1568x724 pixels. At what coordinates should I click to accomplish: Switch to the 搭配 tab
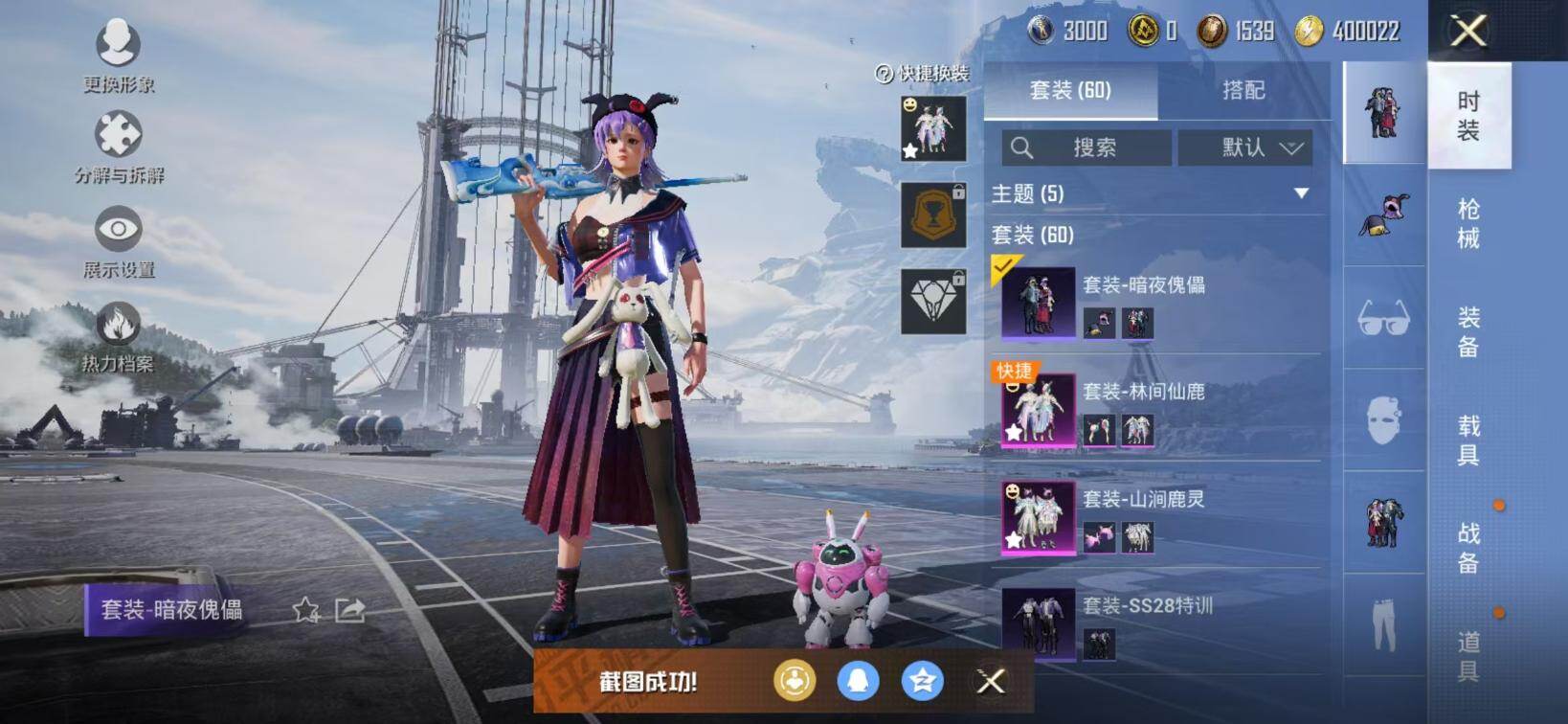(x=1243, y=90)
